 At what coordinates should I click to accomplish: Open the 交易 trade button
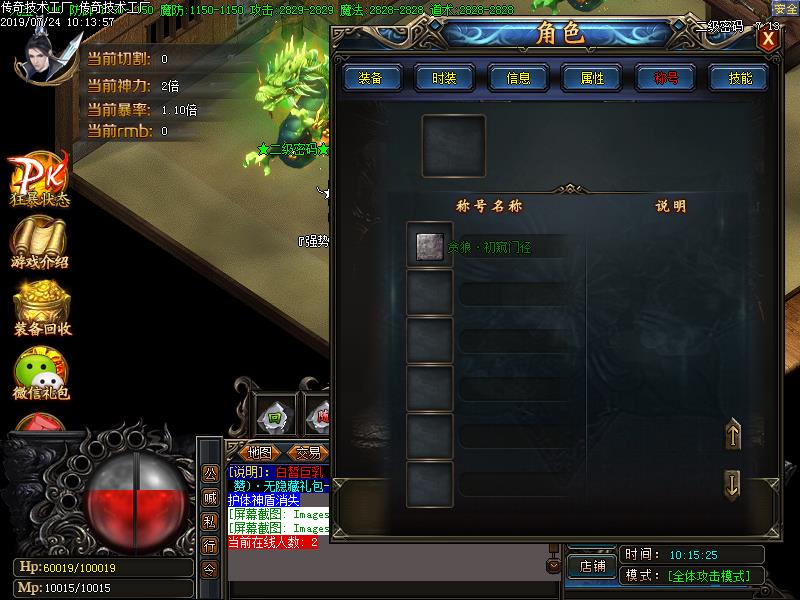[309, 452]
